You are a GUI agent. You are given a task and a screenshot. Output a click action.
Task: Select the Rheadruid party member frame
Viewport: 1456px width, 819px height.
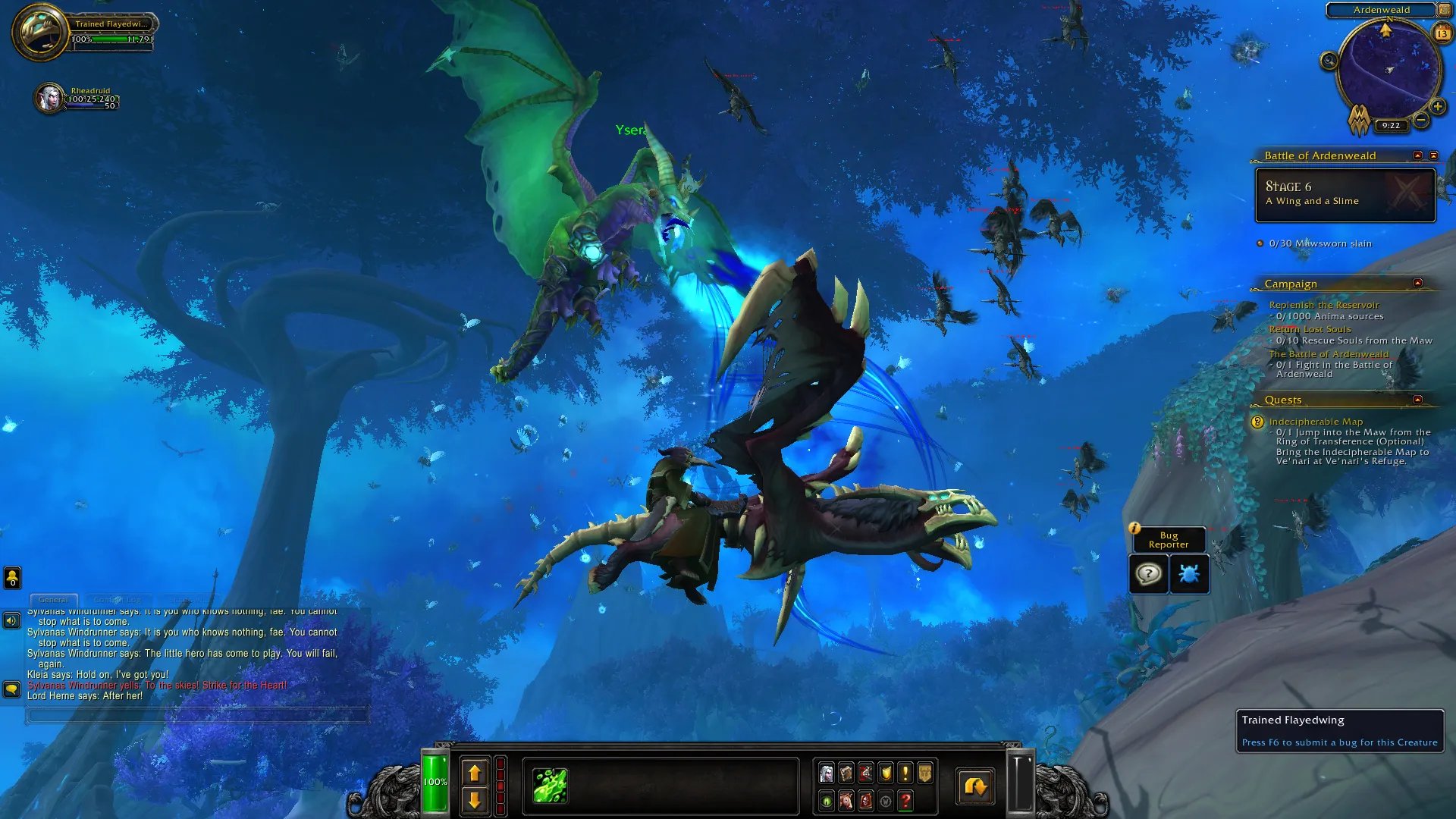tap(51, 98)
